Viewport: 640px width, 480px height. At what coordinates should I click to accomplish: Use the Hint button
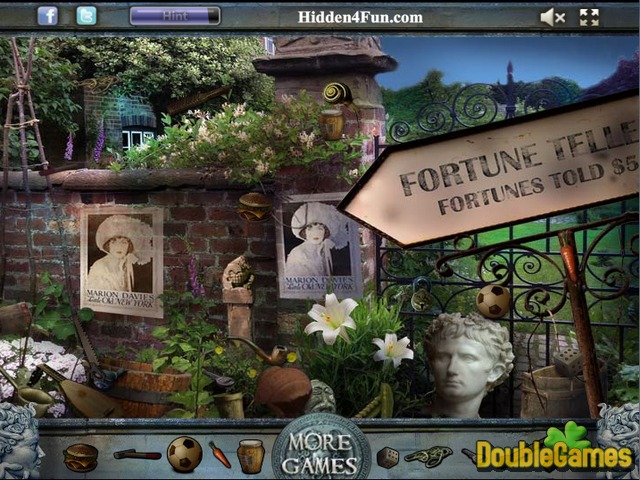(175, 16)
